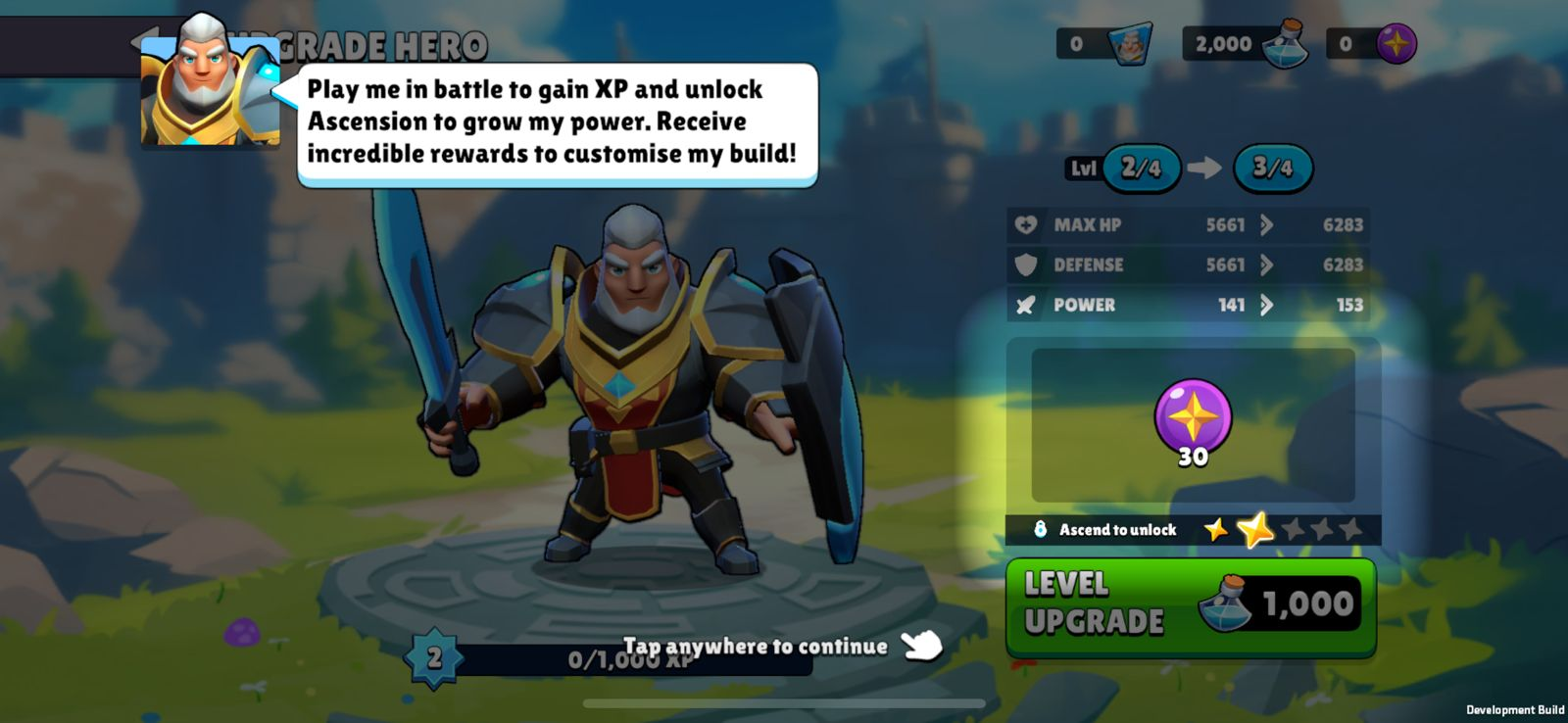1568x723 pixels.
Task: Select the hero card currency counter
Action: pos(1103,44)
